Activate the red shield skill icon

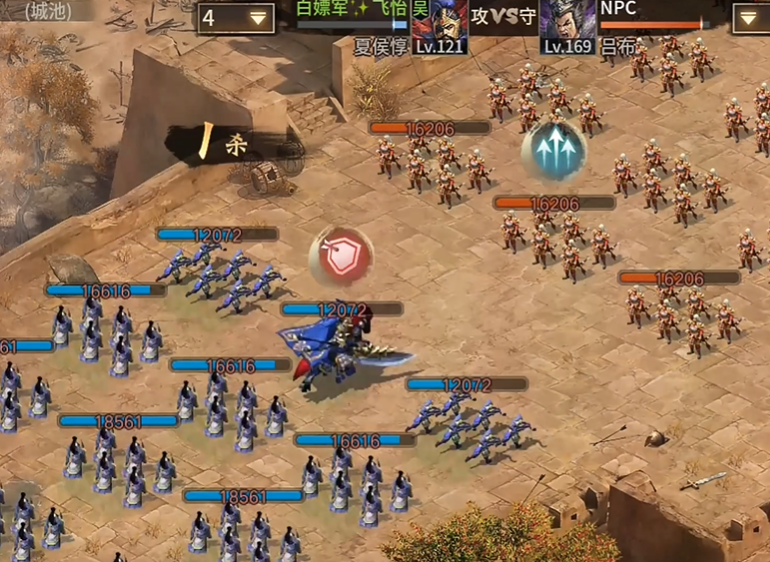(x=340, y=256)
